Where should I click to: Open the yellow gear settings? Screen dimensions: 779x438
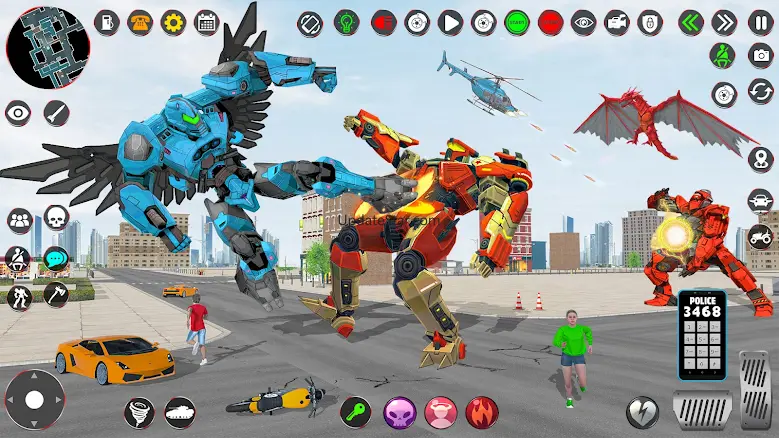173,21
